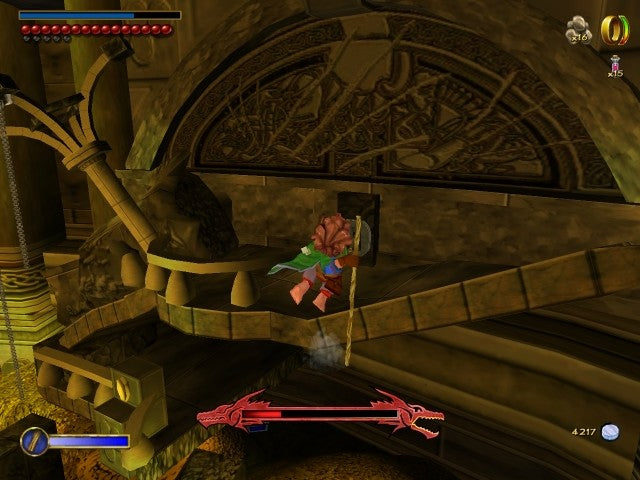Click the silver penny coin icon
640x480 pixels.
click(x=610, y=432)
